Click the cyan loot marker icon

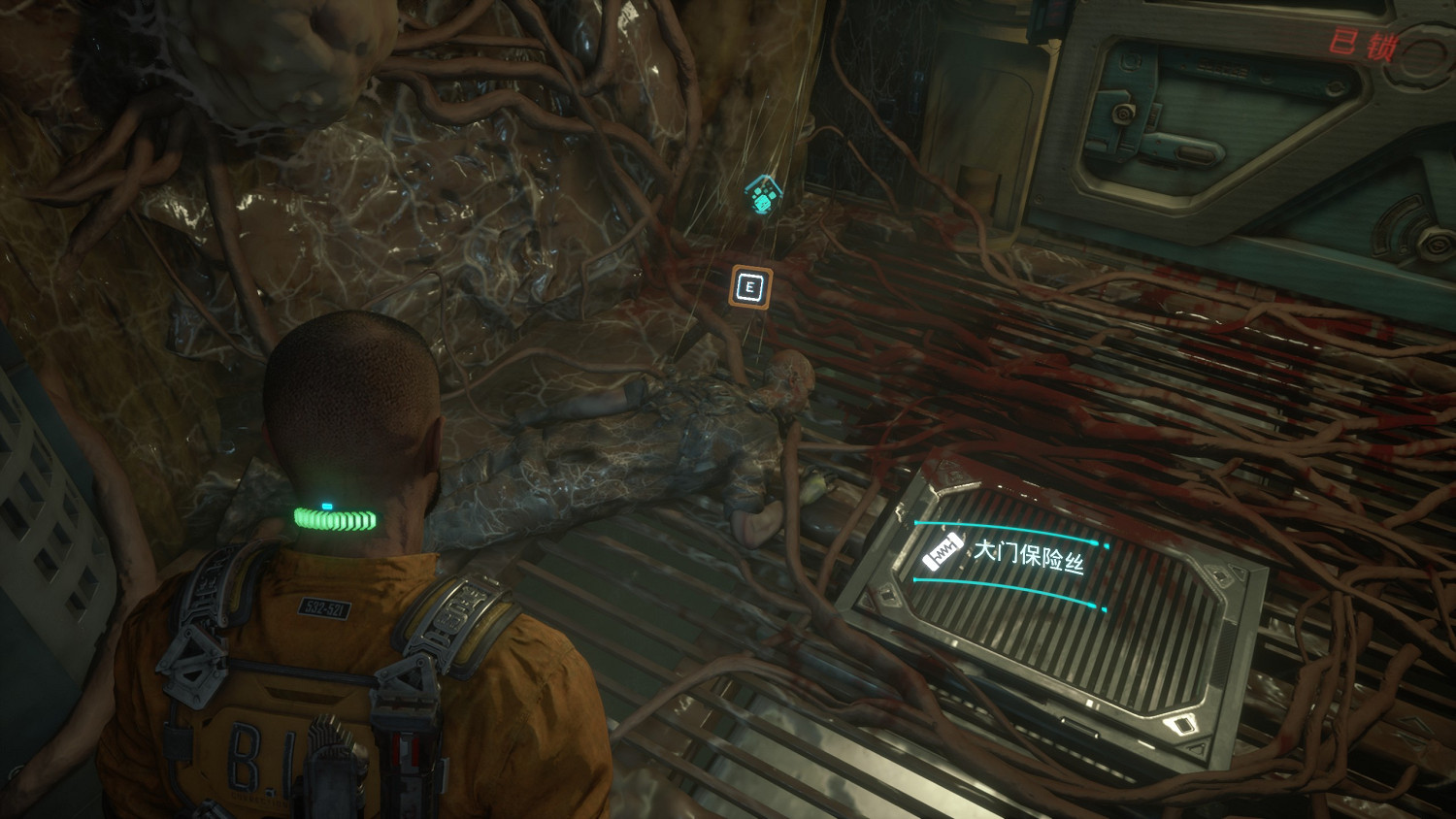[764, 197]
